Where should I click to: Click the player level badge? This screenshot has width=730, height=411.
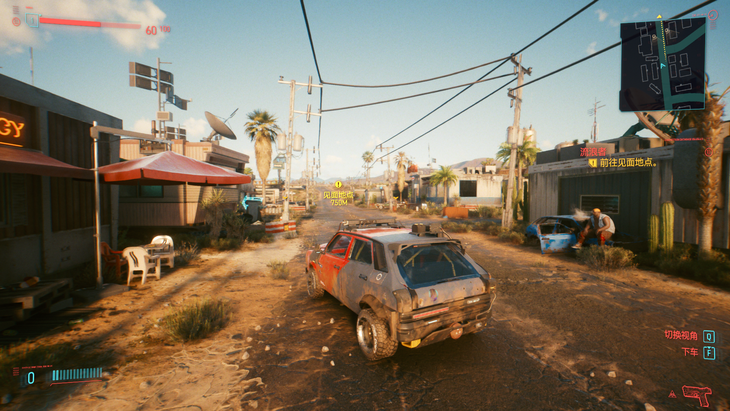click(32, 19)
